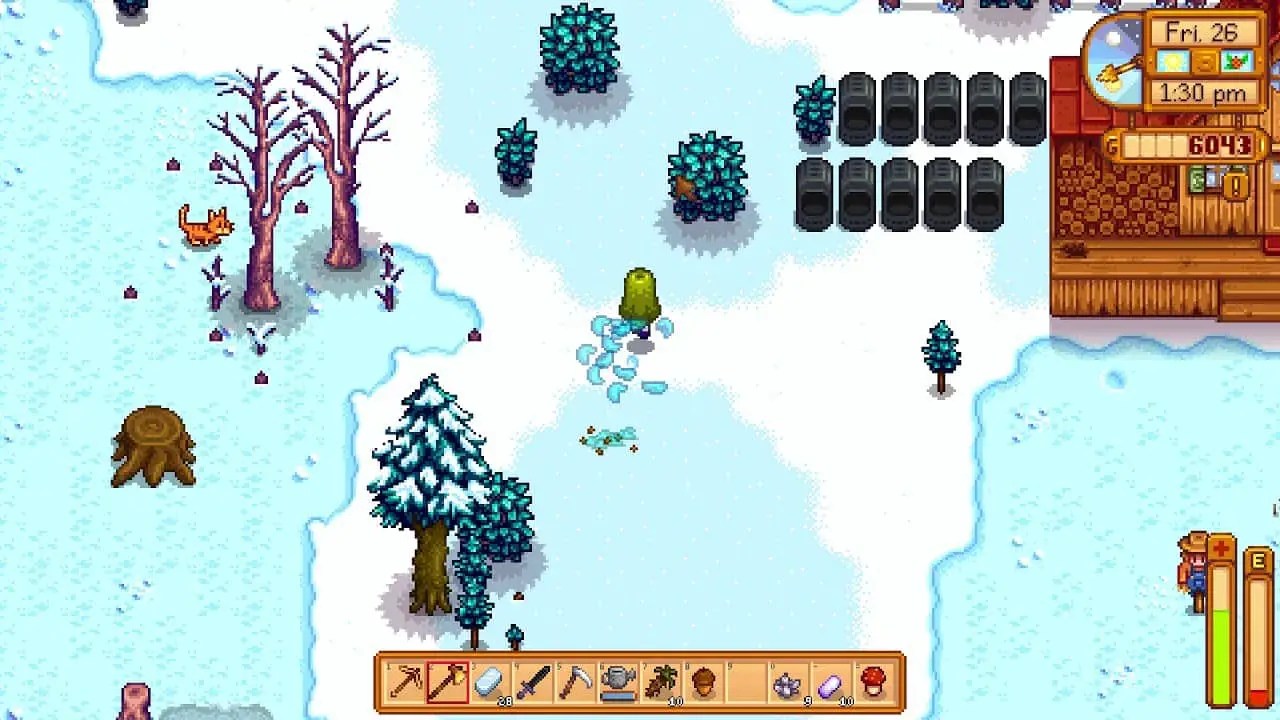This screenshot has width=1280, height=720.
Task: Click the gold counter showing 6043
Action: click(1218, 142)
